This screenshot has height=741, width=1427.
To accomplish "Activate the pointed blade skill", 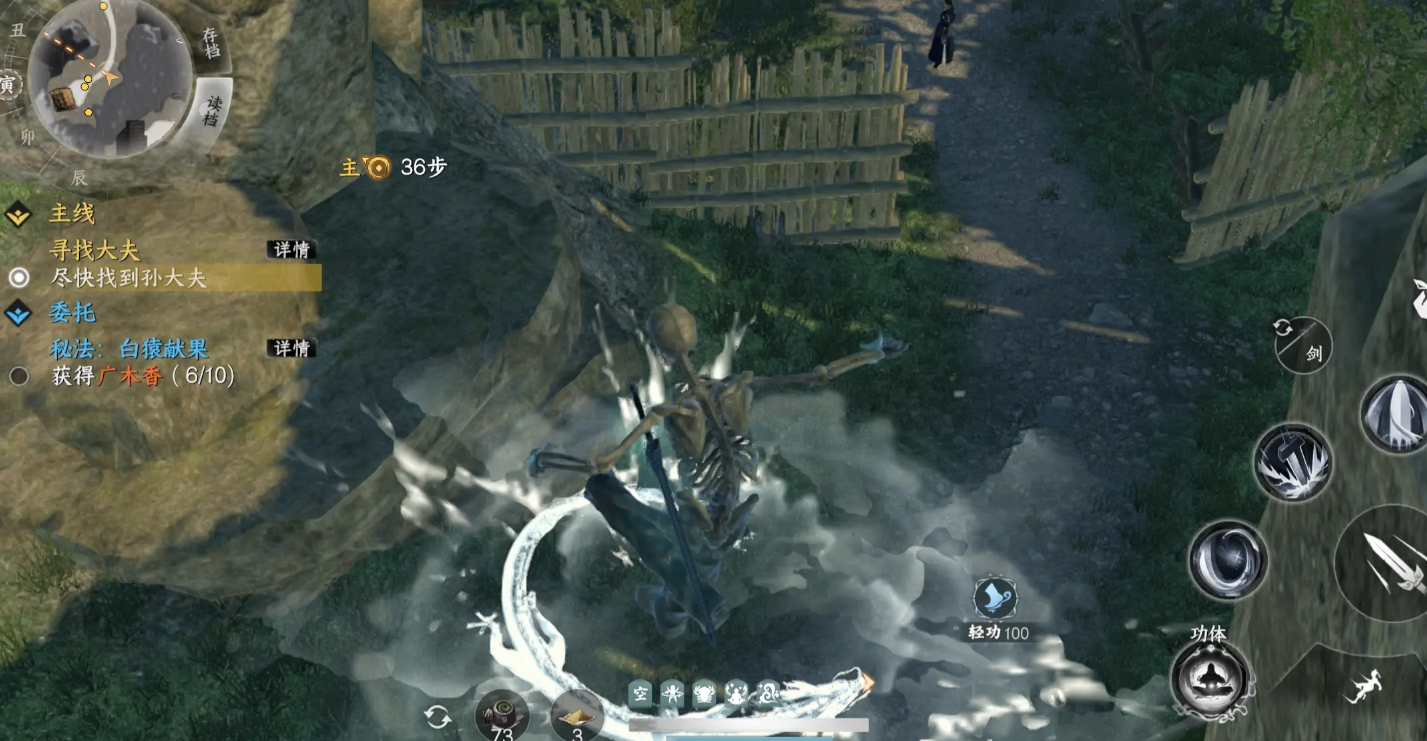I will (x=1394, y=415).
